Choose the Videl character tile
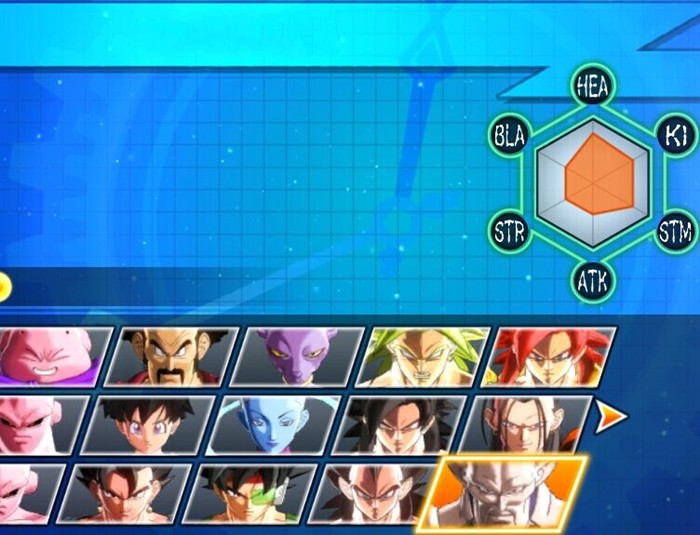700x535 pixels. point(148,425)
